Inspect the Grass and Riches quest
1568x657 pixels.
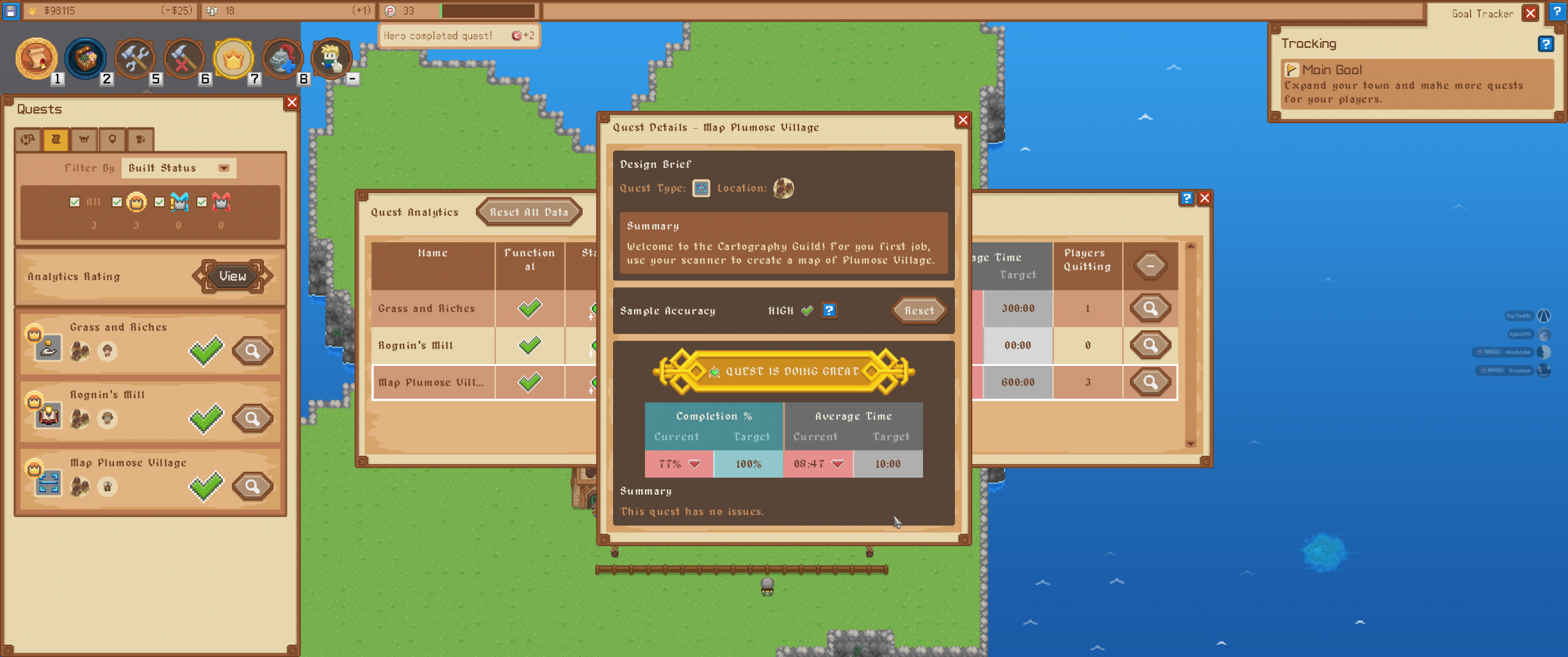pos(252,351)
